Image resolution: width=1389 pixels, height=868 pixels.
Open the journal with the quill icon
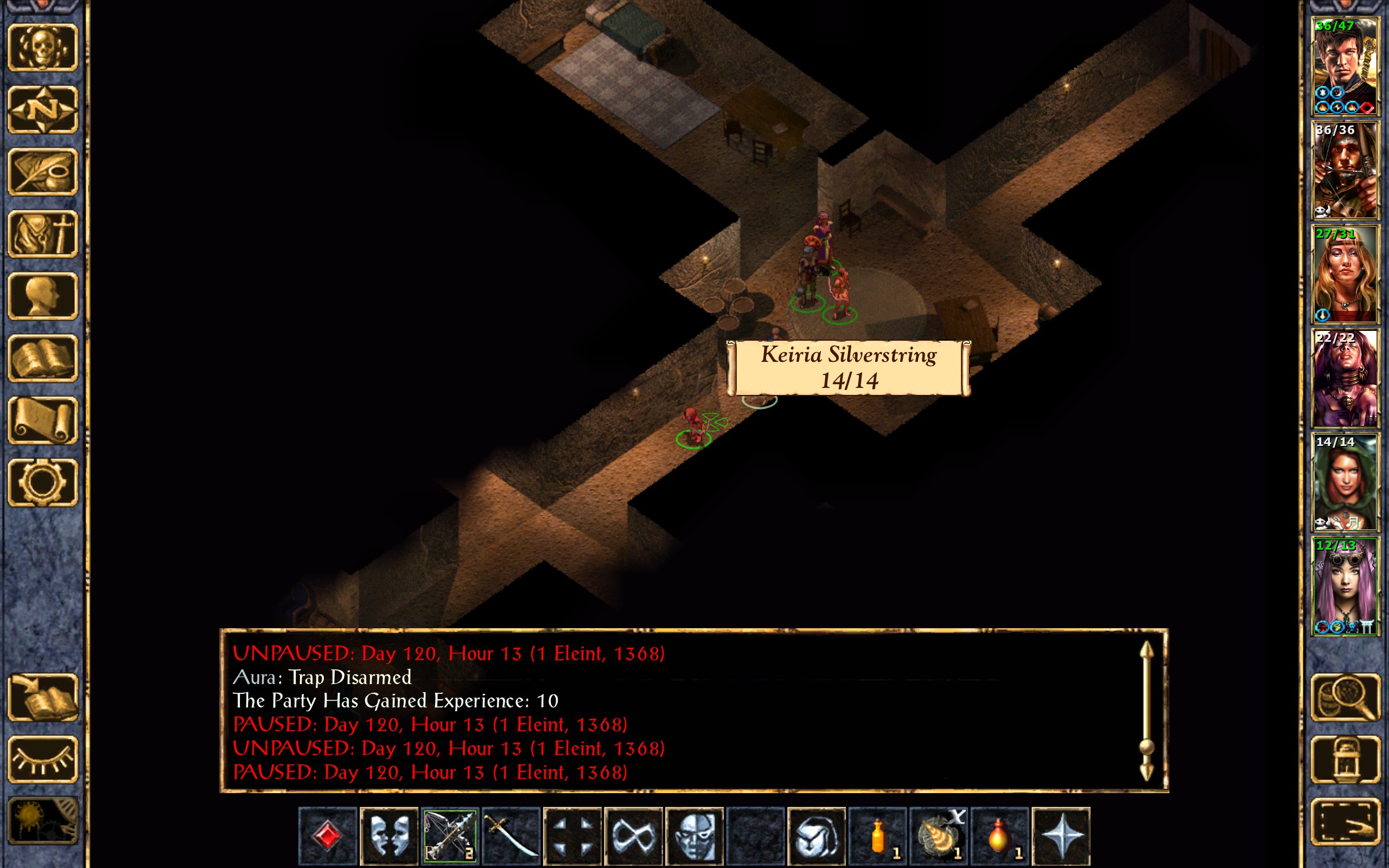[43, 171]
